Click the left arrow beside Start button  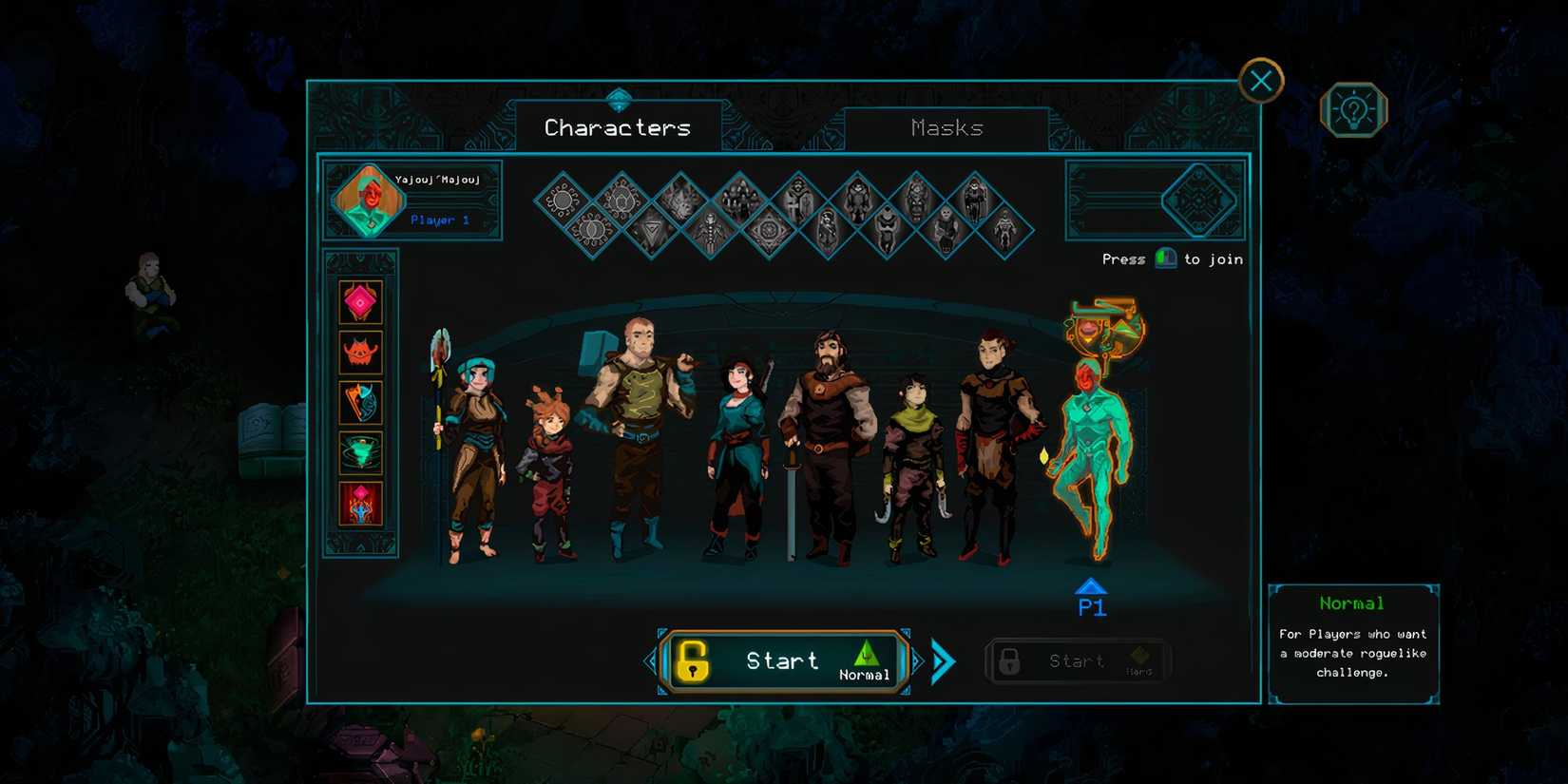pyautogui.click(x=652, y=660)
